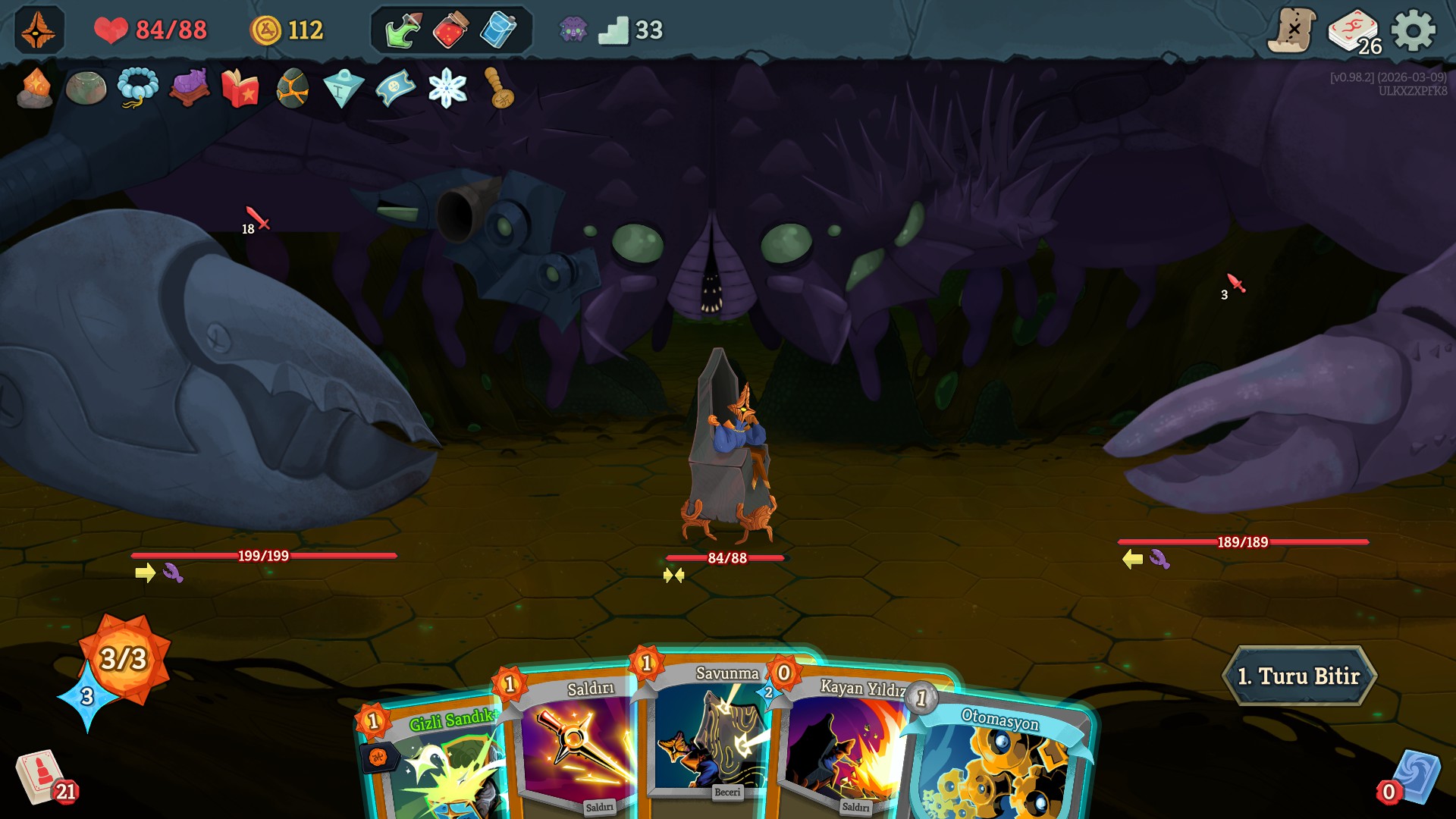The height and width of the screenshot is (819, 1456).
Task: Open the map scroll
Action: click(x=1292, y=31)
